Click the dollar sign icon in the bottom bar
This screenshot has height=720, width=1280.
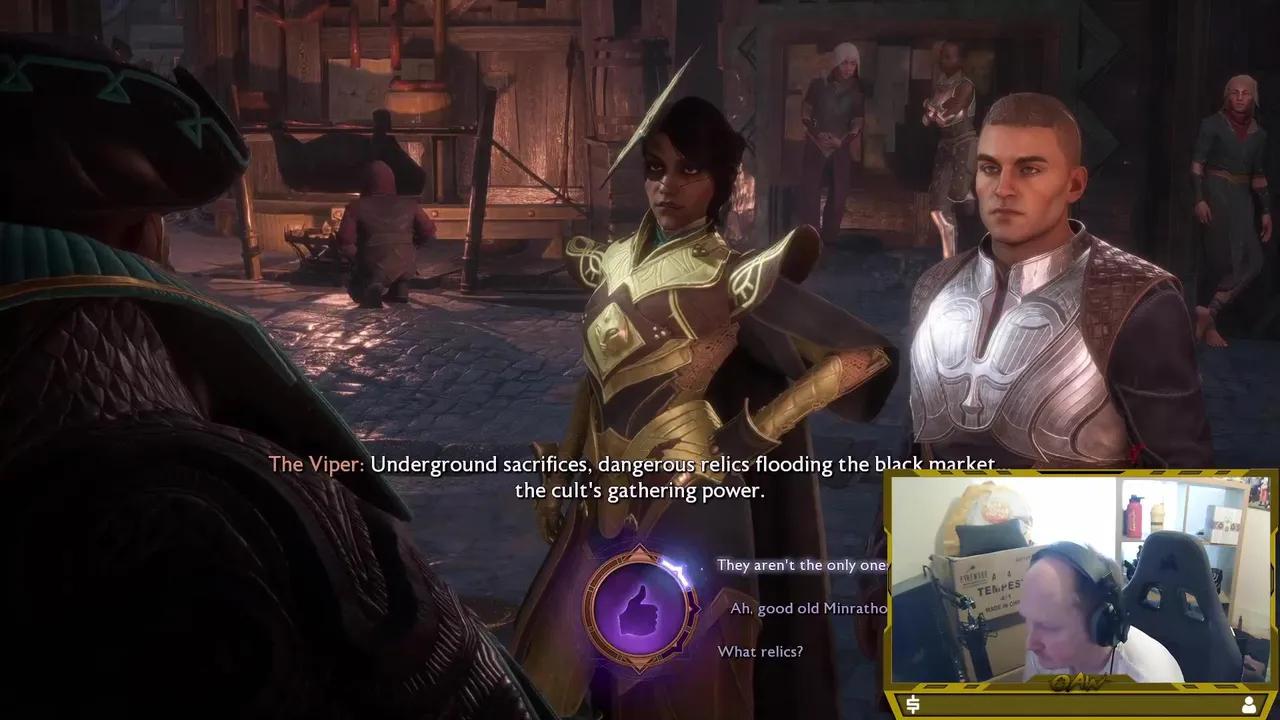coord(911,704)
